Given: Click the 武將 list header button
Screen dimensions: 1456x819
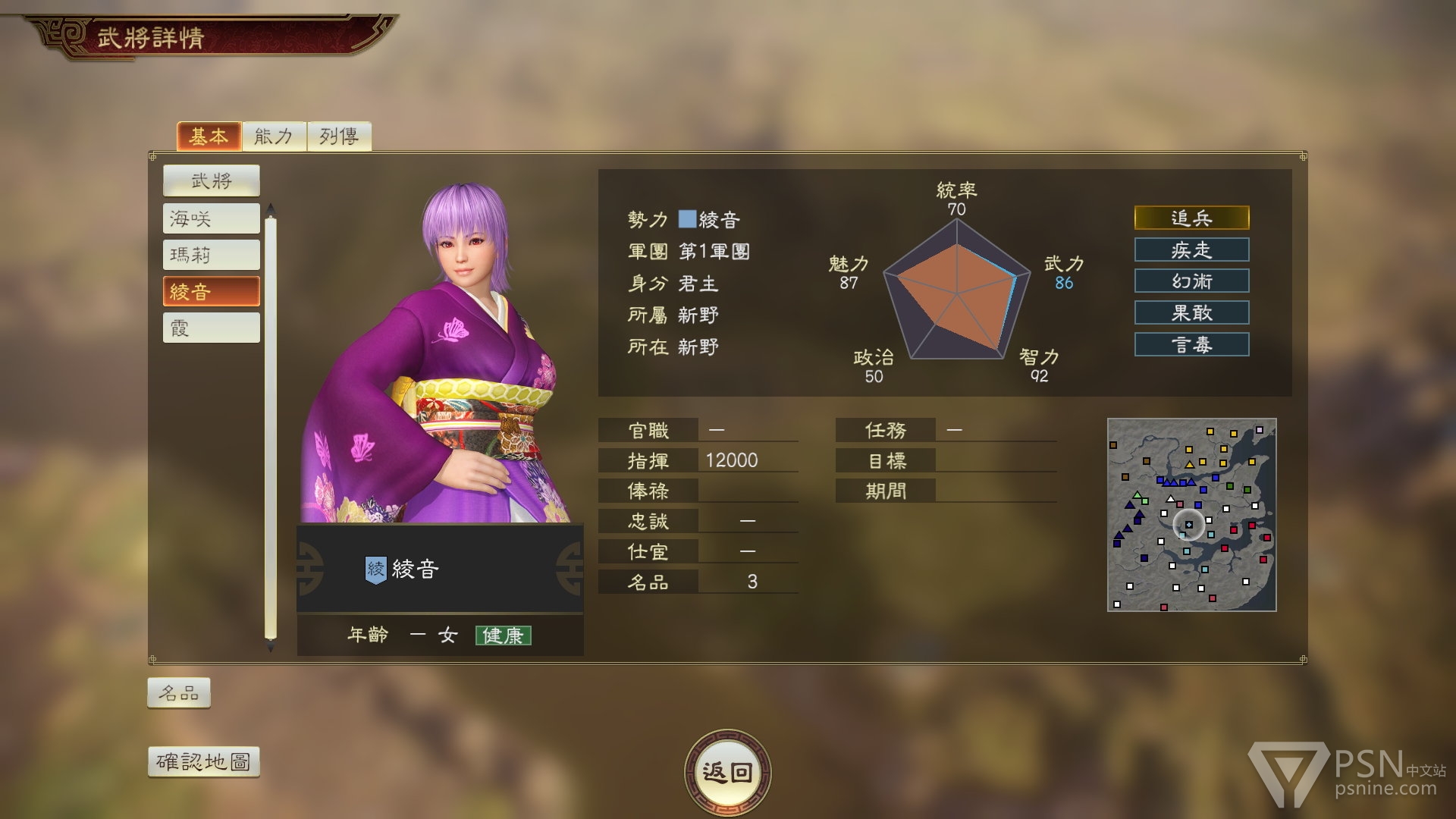Looking at the screenshot, I should 211,181.
